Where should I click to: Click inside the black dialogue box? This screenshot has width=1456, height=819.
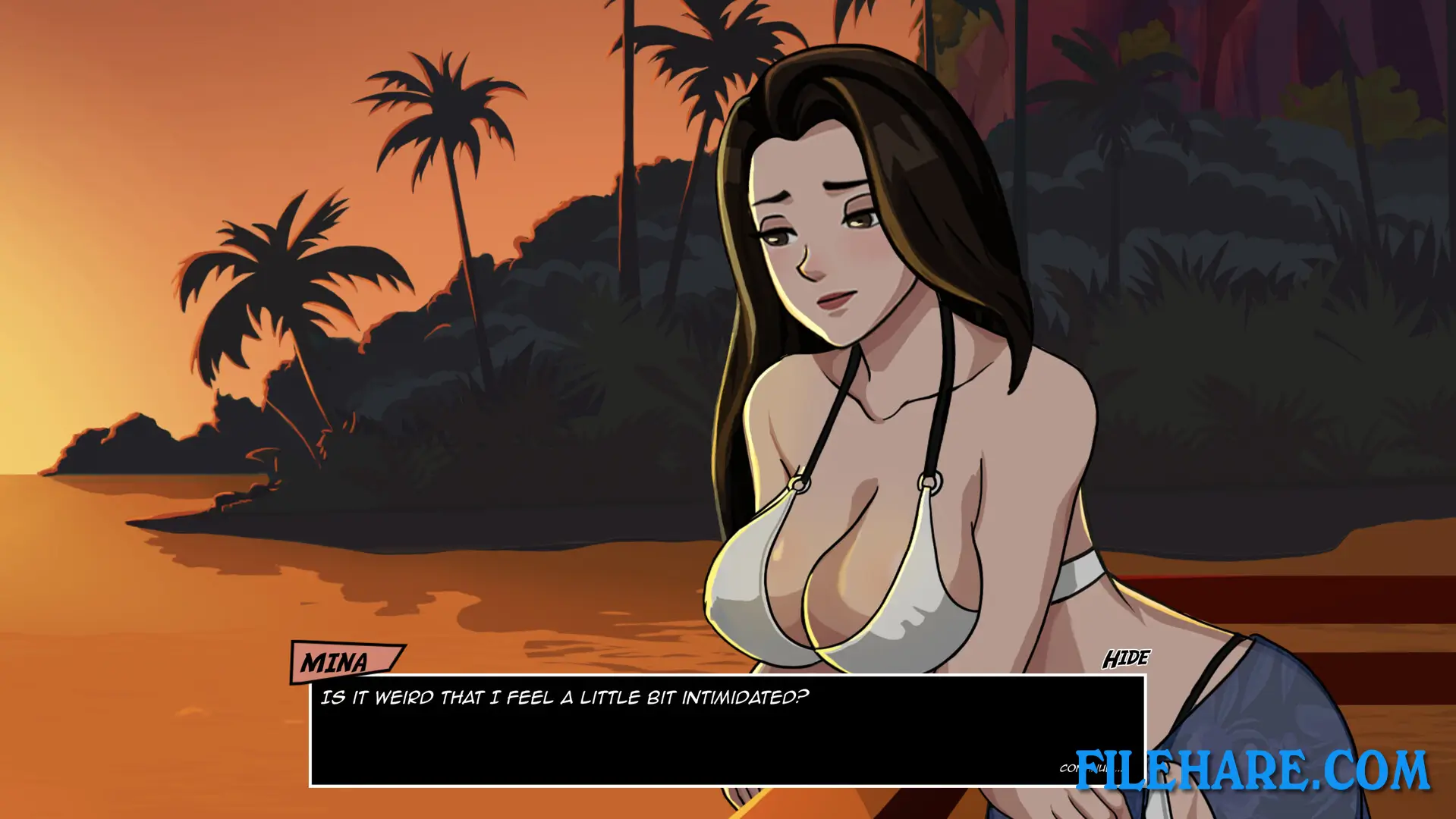683,739
